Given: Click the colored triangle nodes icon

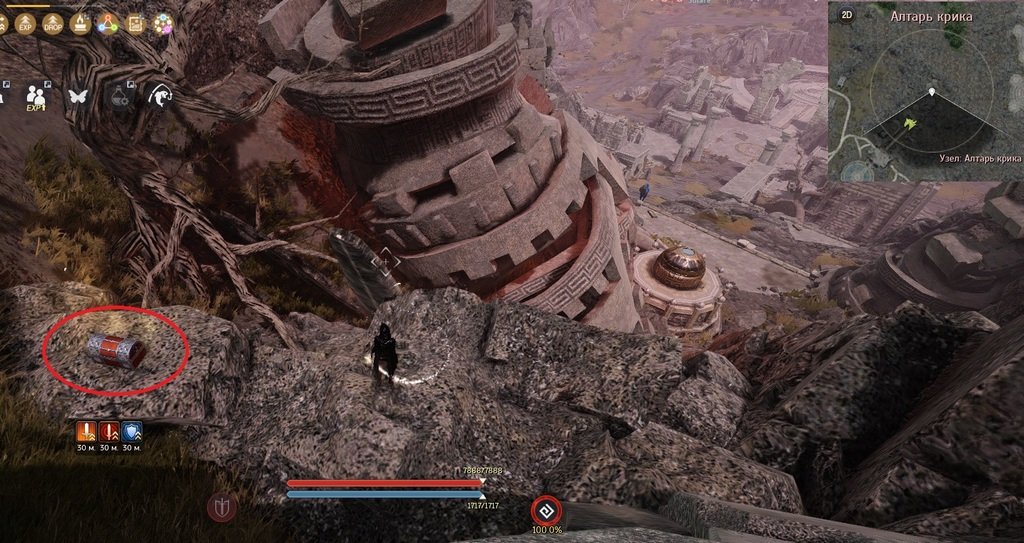Looking at the screenshot, I should [107, 25].
